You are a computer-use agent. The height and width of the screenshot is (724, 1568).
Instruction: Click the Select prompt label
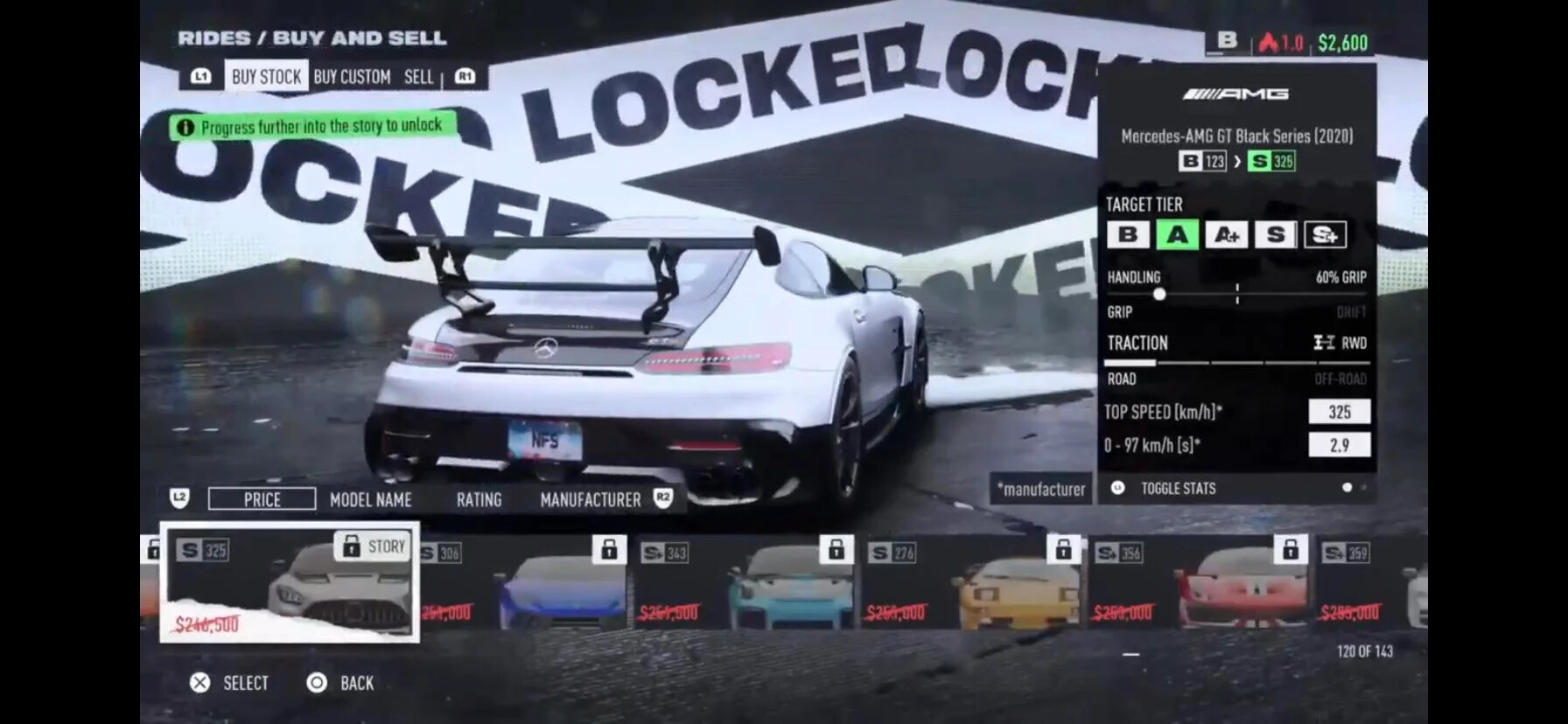pyautogui.click(x=245, y=683)
